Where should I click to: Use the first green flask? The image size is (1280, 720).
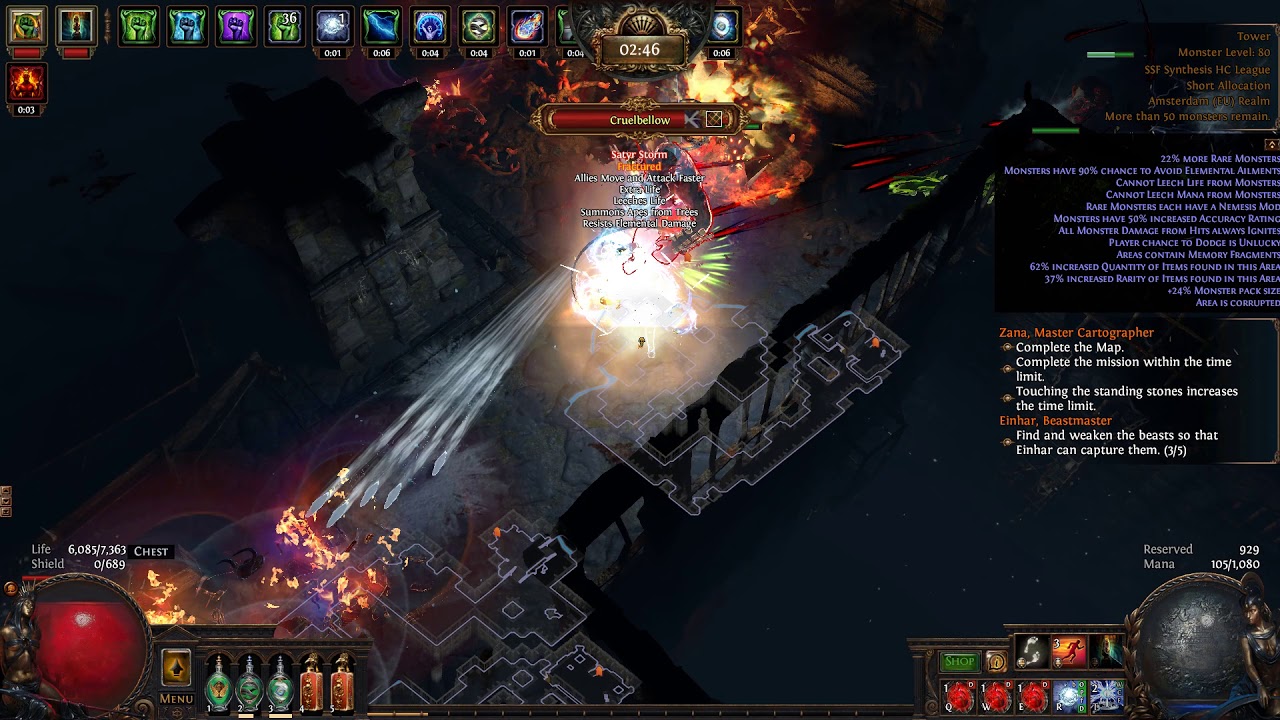coord(218,683)
